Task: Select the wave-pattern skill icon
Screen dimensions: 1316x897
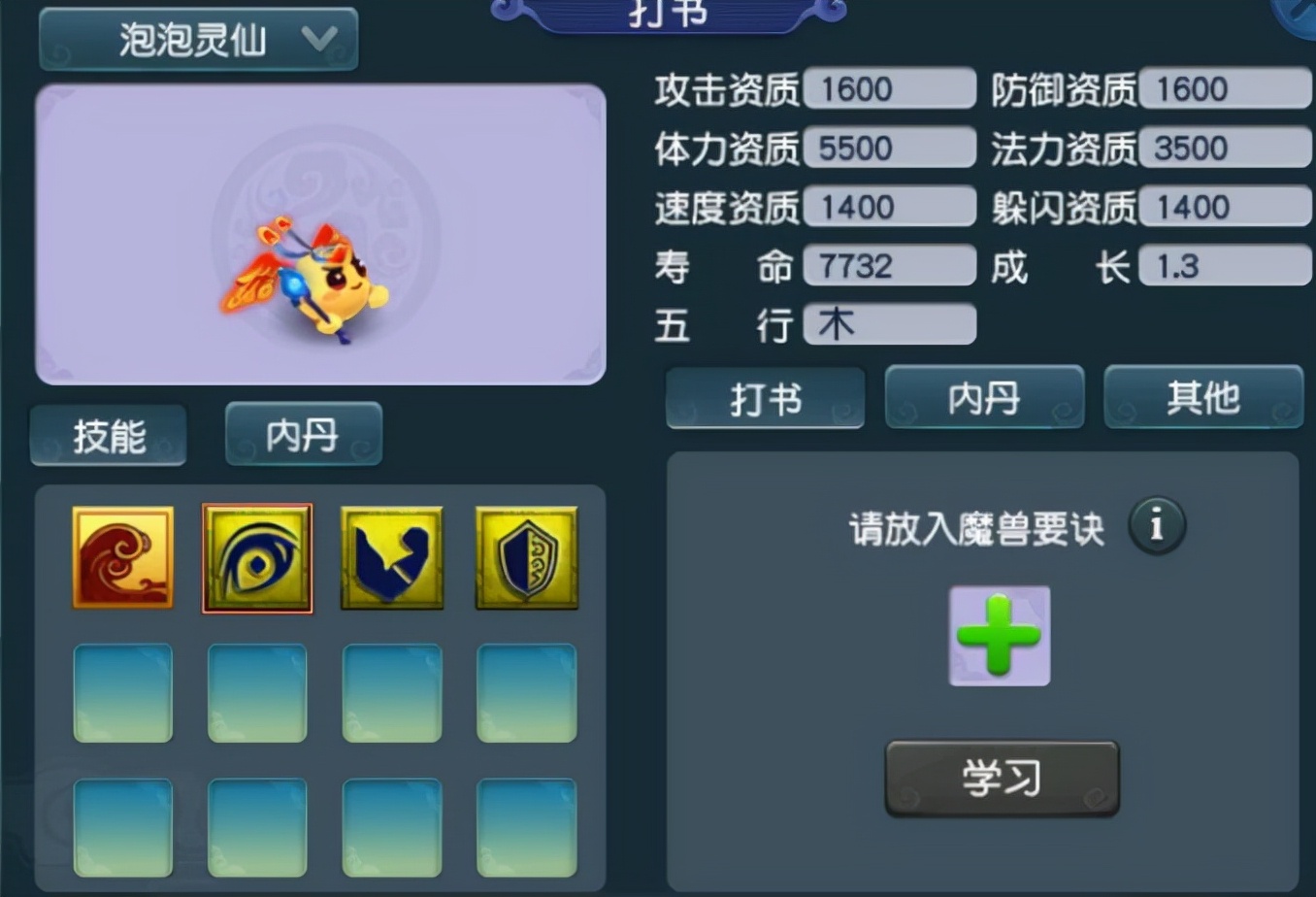Action: coord(122,557)
